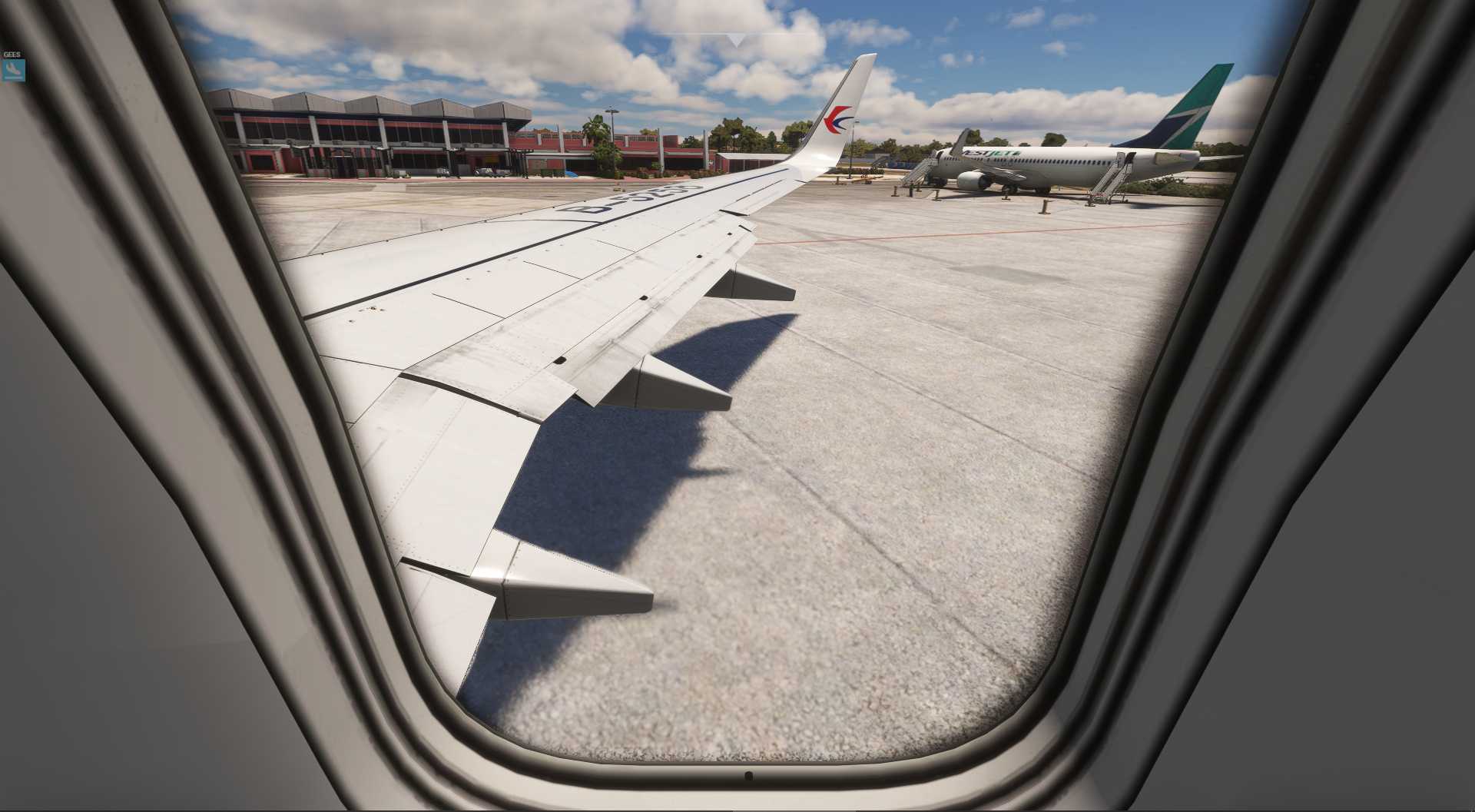Open the GEES landing overlay icon
1475x812 pixels.
13,70
